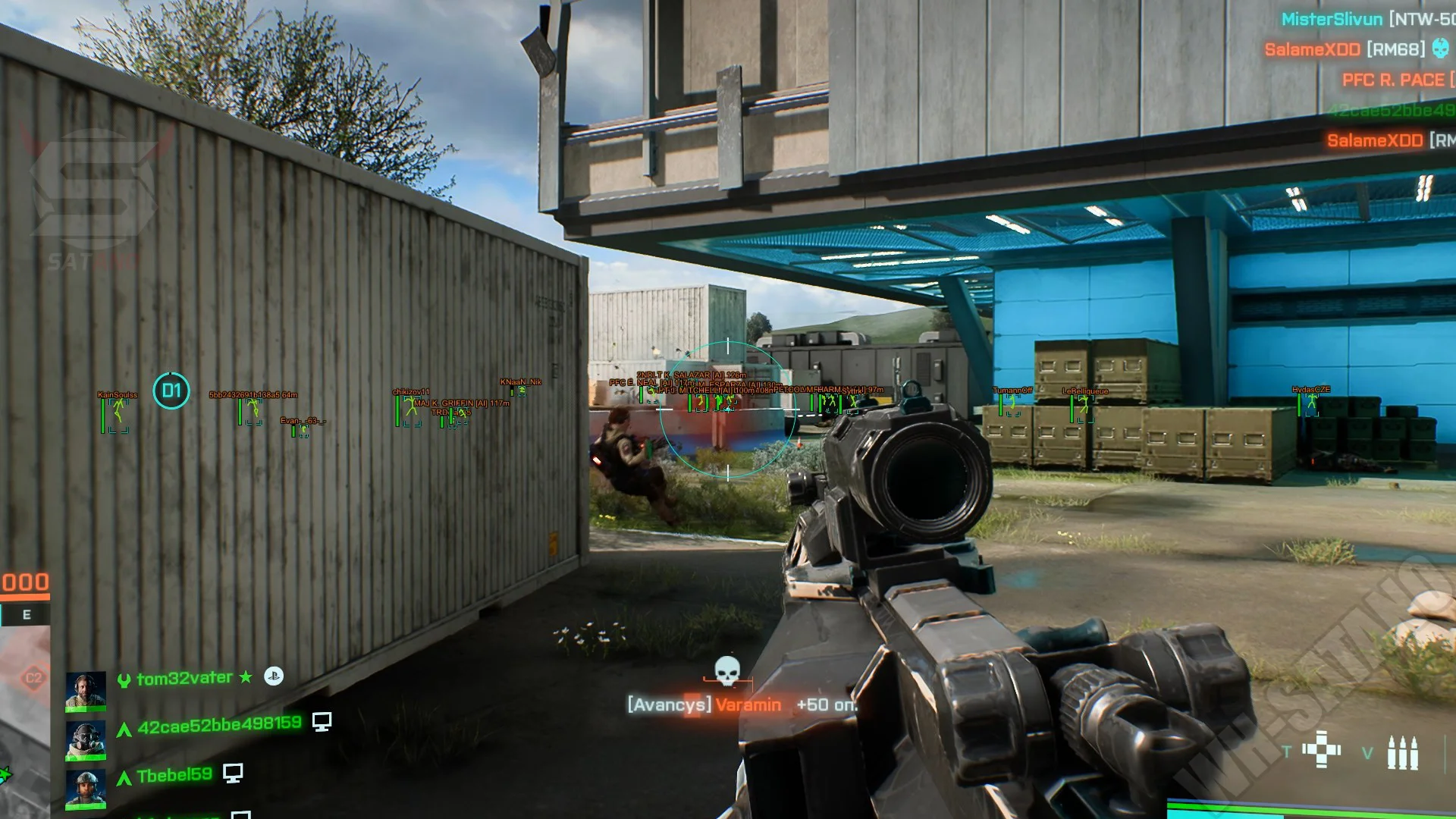1456x819 pixels.
Task: Select squad member tom32vater
Action: click(x=184, y=678)
